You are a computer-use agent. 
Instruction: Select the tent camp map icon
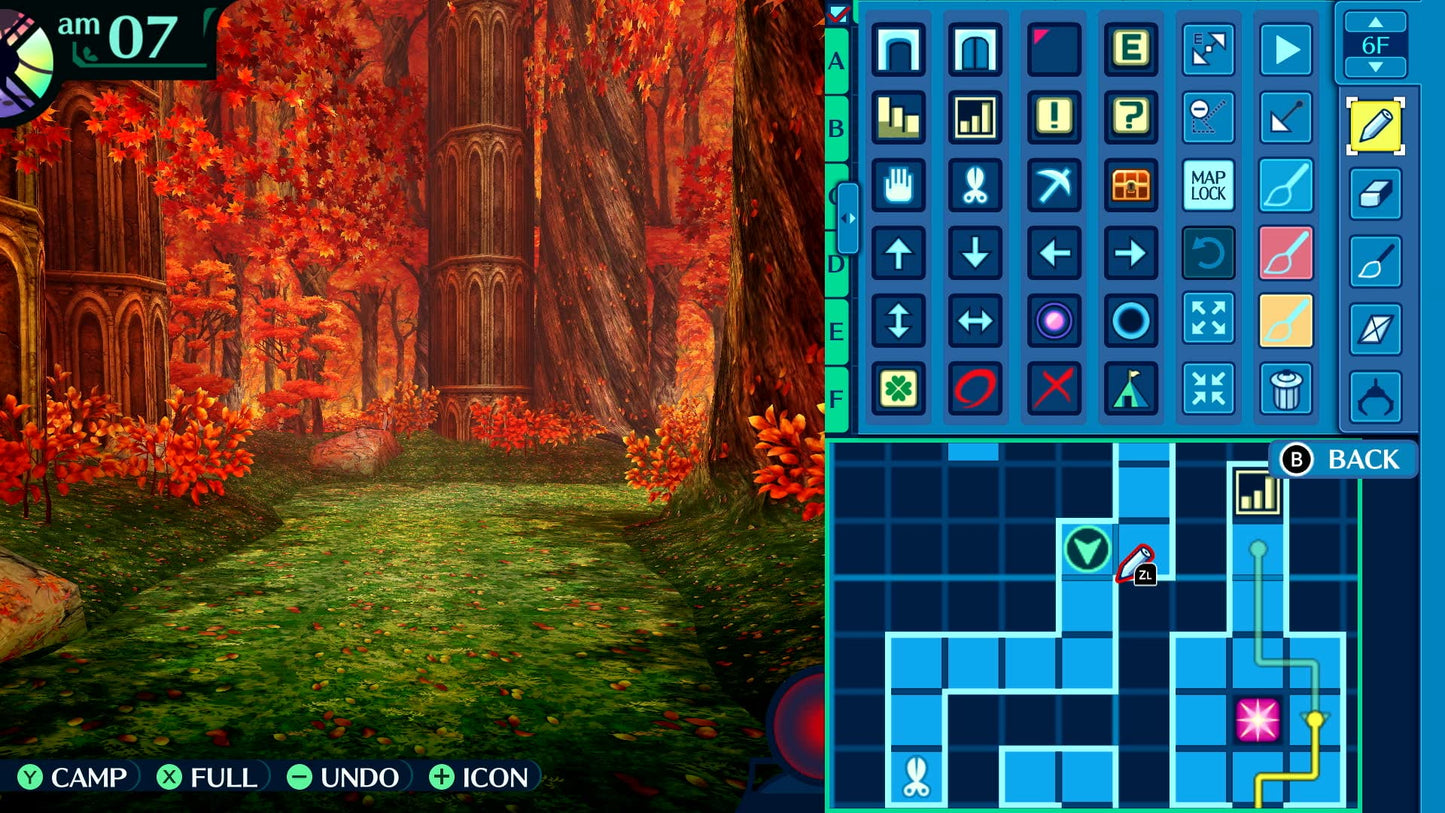1130,388
